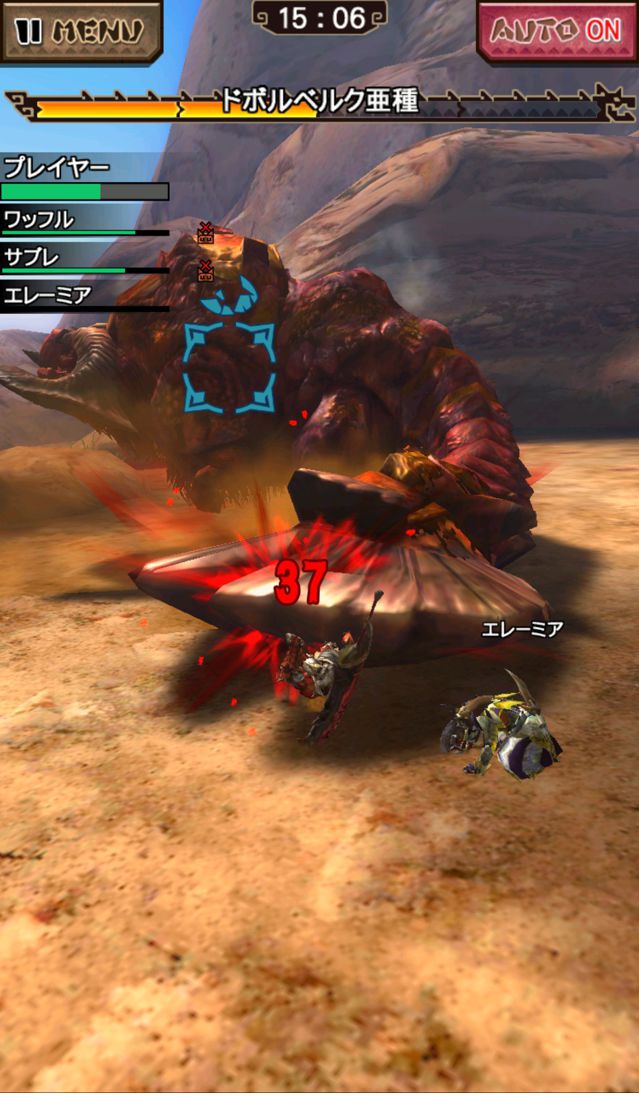Image resolution: width=639 pixels, height=1093 pixels.
Task: Toggle the AUTO ON button
Action: pos(558,31)
